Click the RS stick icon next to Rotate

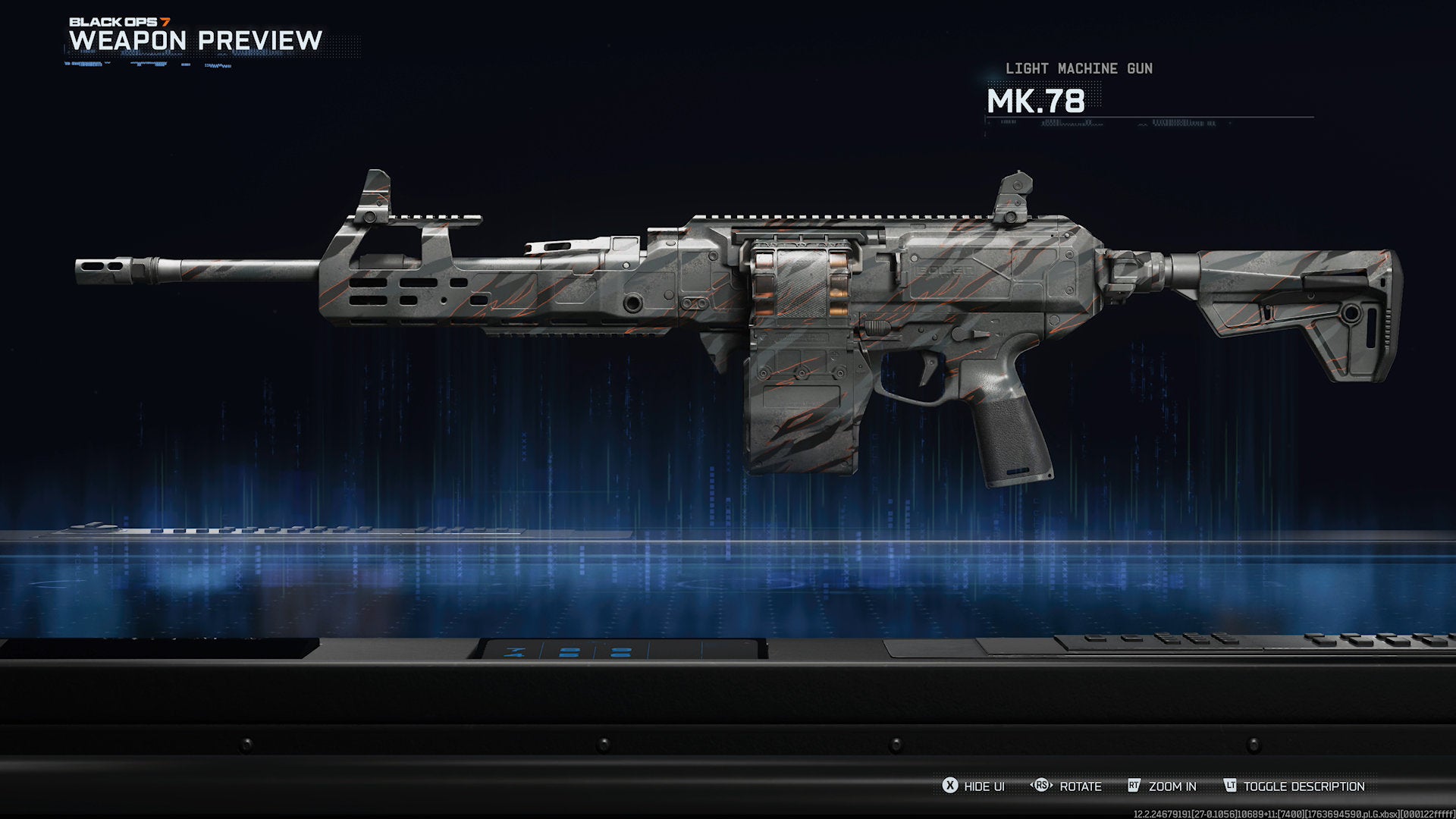point(1040,786)
